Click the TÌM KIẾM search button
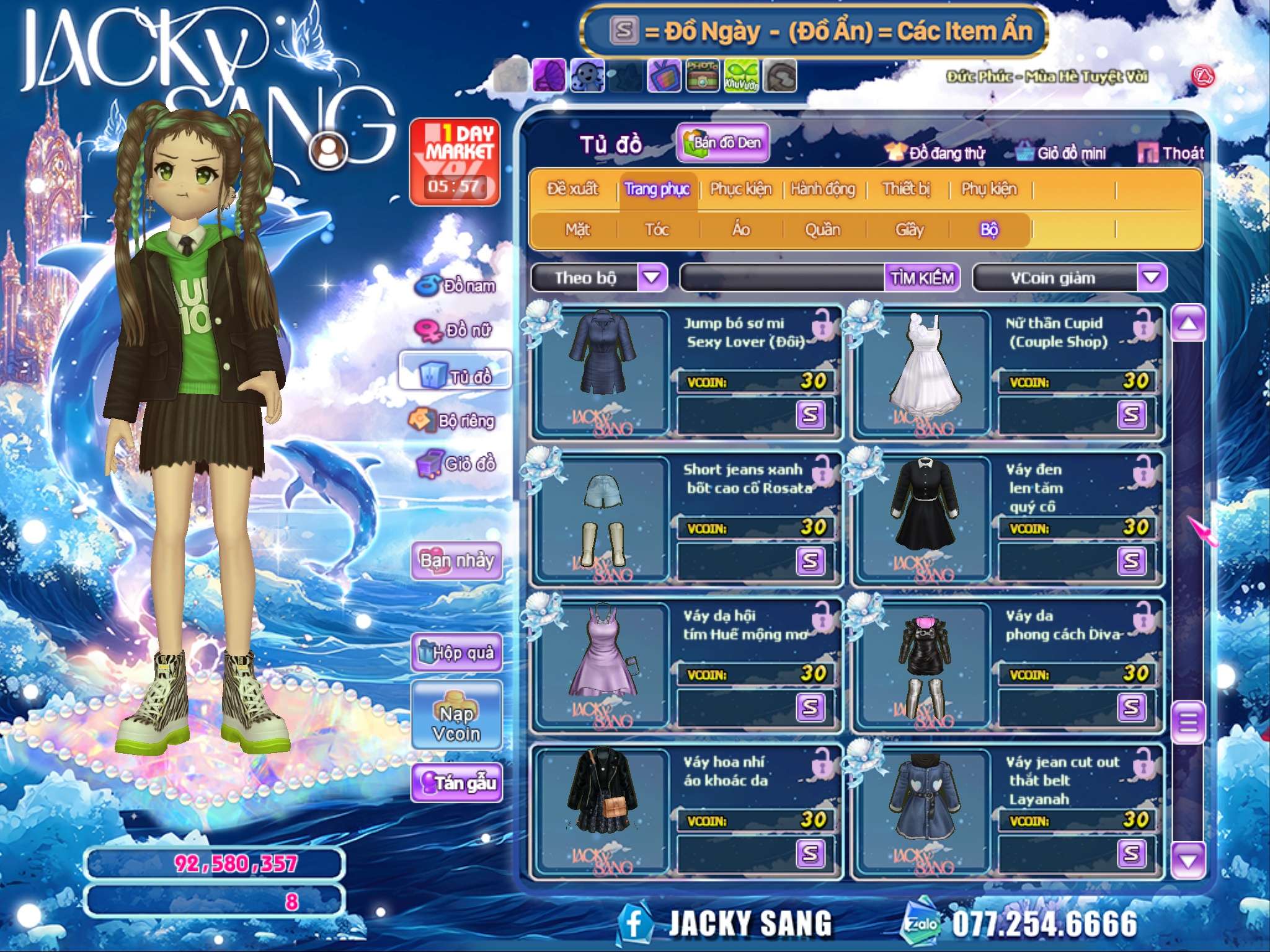 922,278
